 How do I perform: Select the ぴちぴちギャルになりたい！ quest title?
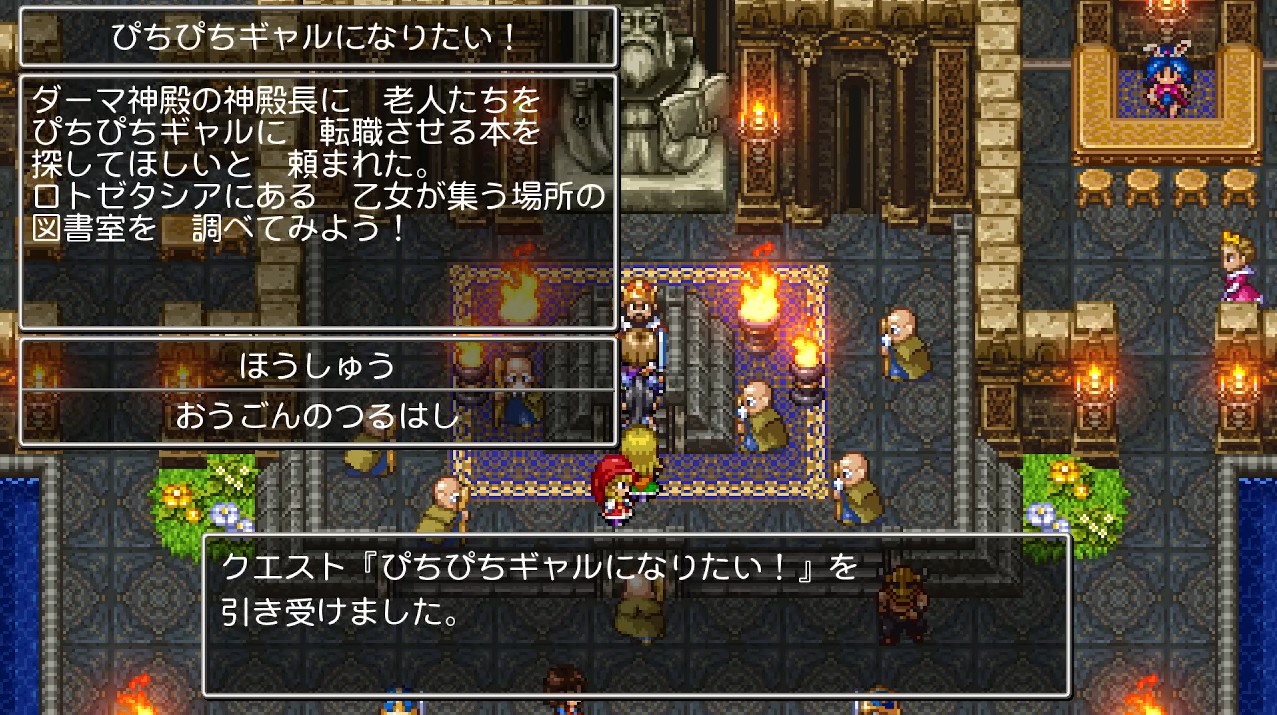(318, 39)
